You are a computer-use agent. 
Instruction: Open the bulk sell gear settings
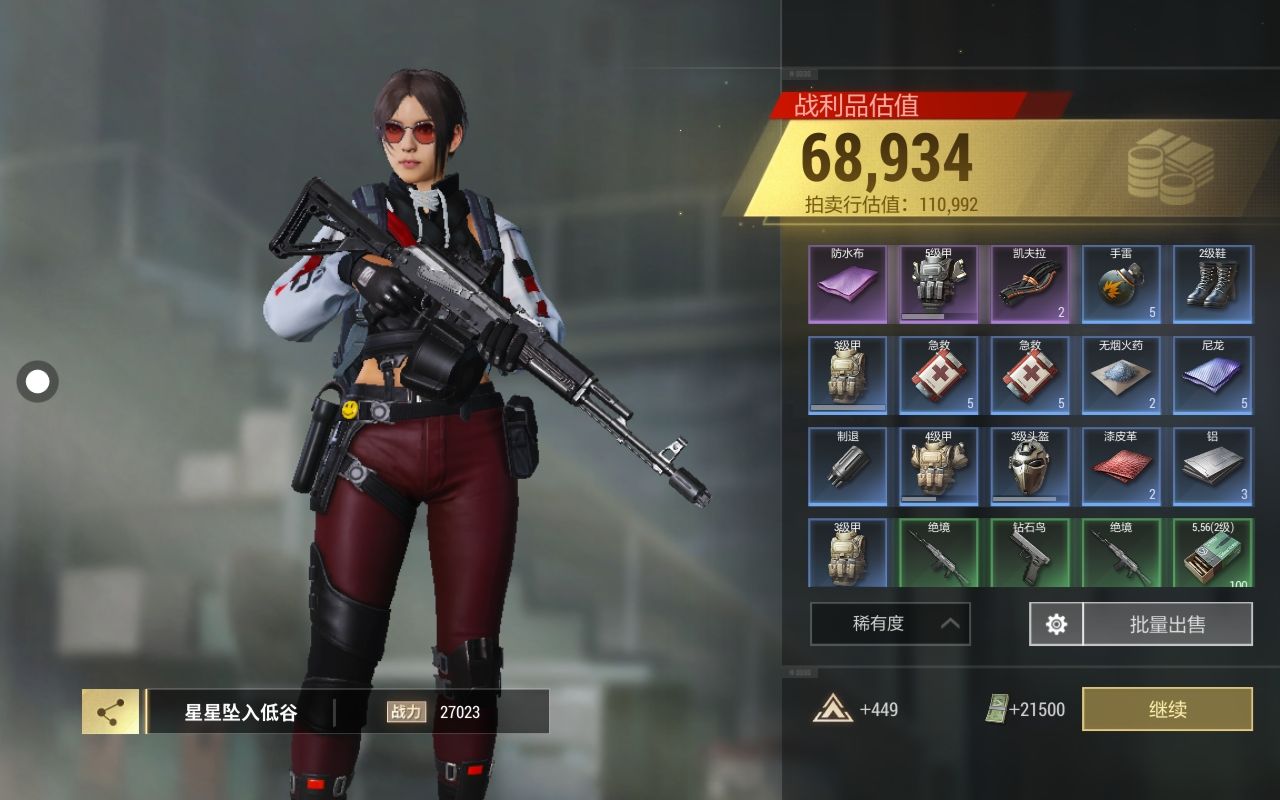(x=1056, y=624)
